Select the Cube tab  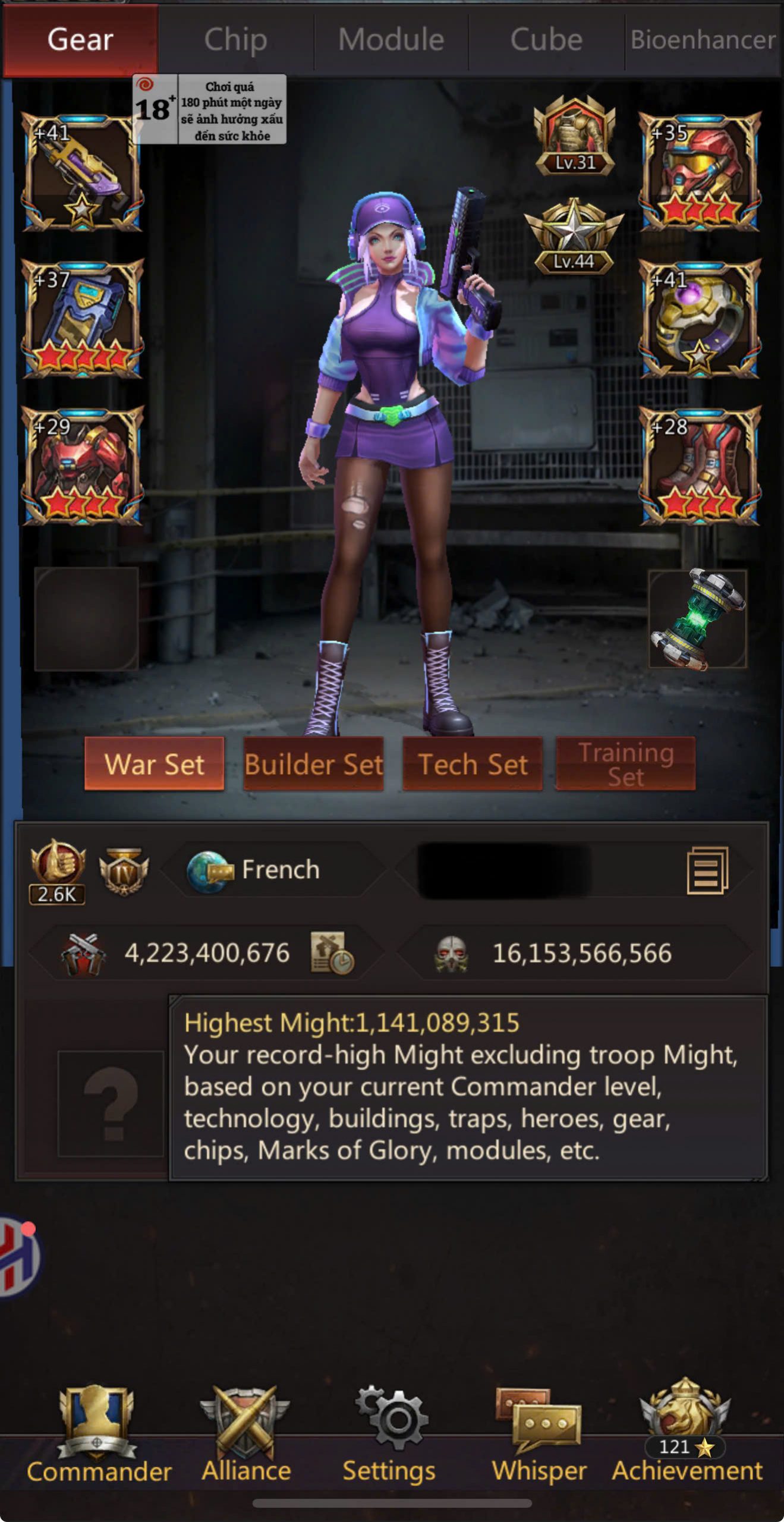click(x=546, y=40)
